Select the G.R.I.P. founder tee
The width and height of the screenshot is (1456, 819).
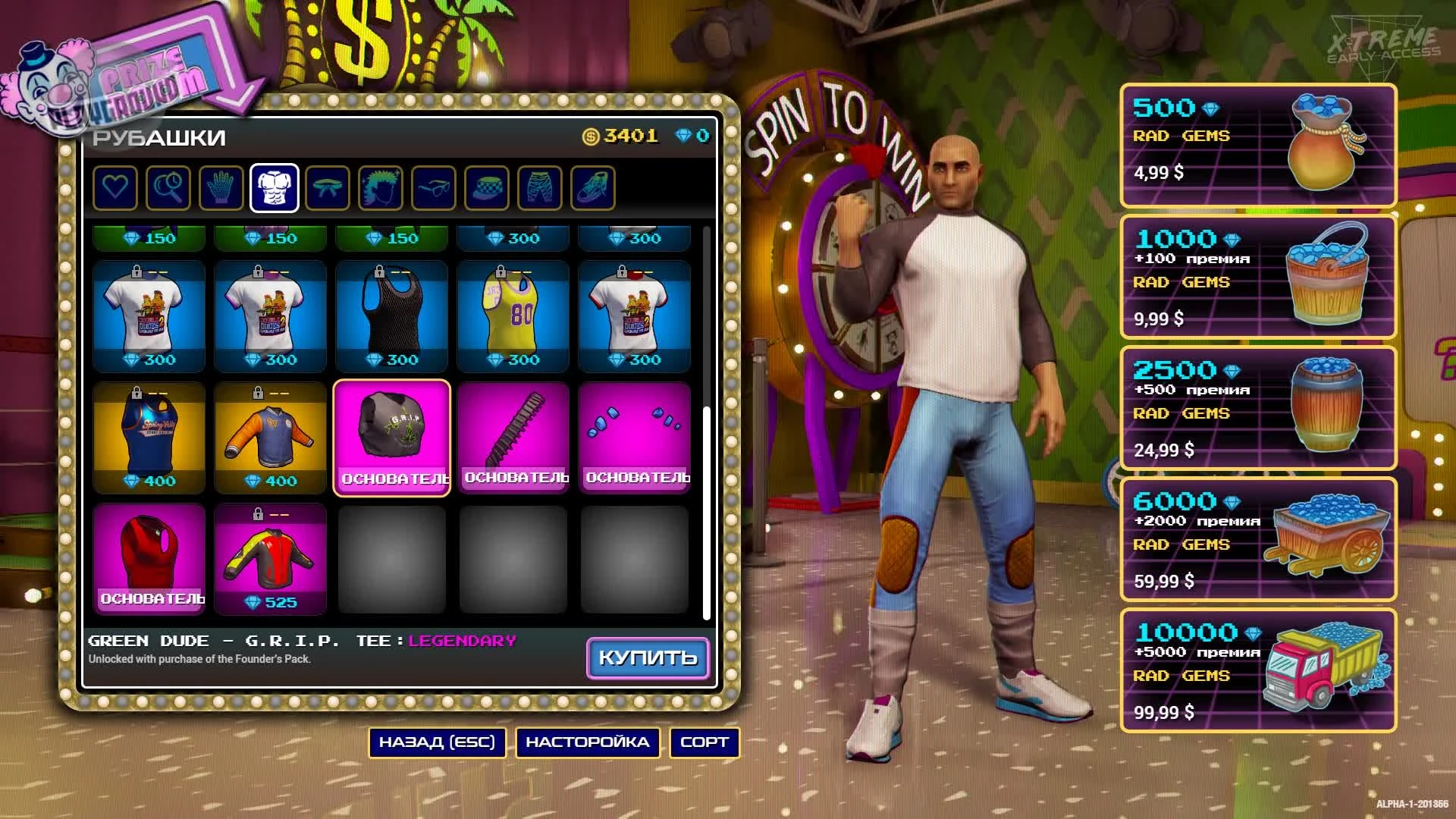coord(392,432)
